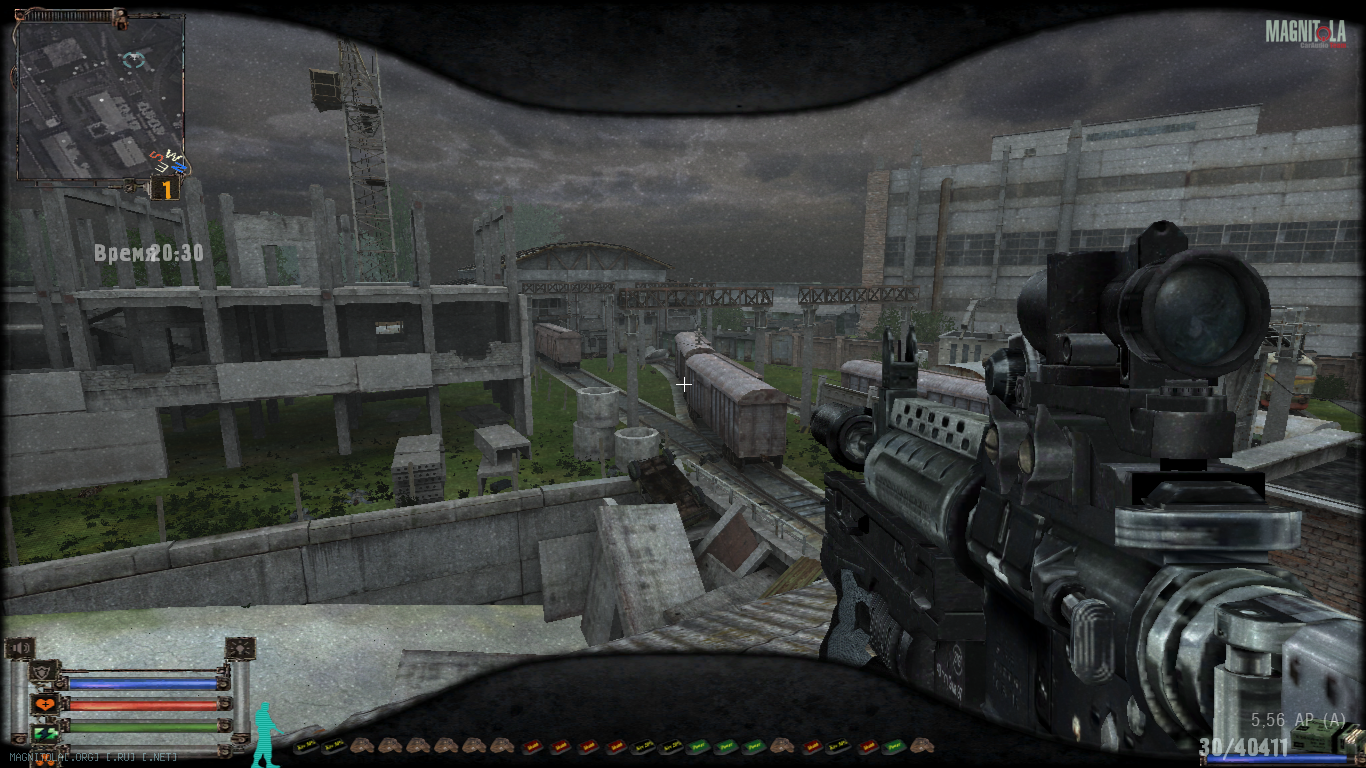1366x768 pixels.
Task: Click the light bulb indicator icon
Action: pyautogui.click(x=241, y=648)
